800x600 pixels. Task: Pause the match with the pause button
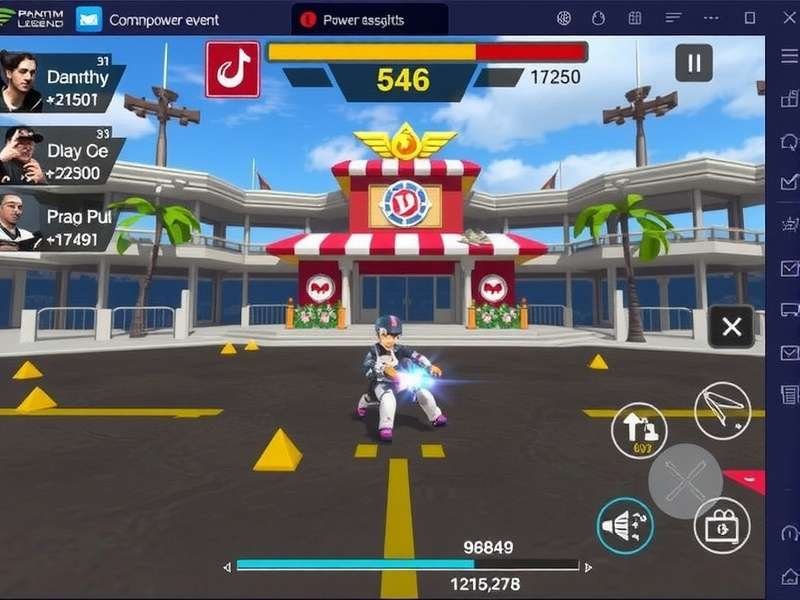693,64
